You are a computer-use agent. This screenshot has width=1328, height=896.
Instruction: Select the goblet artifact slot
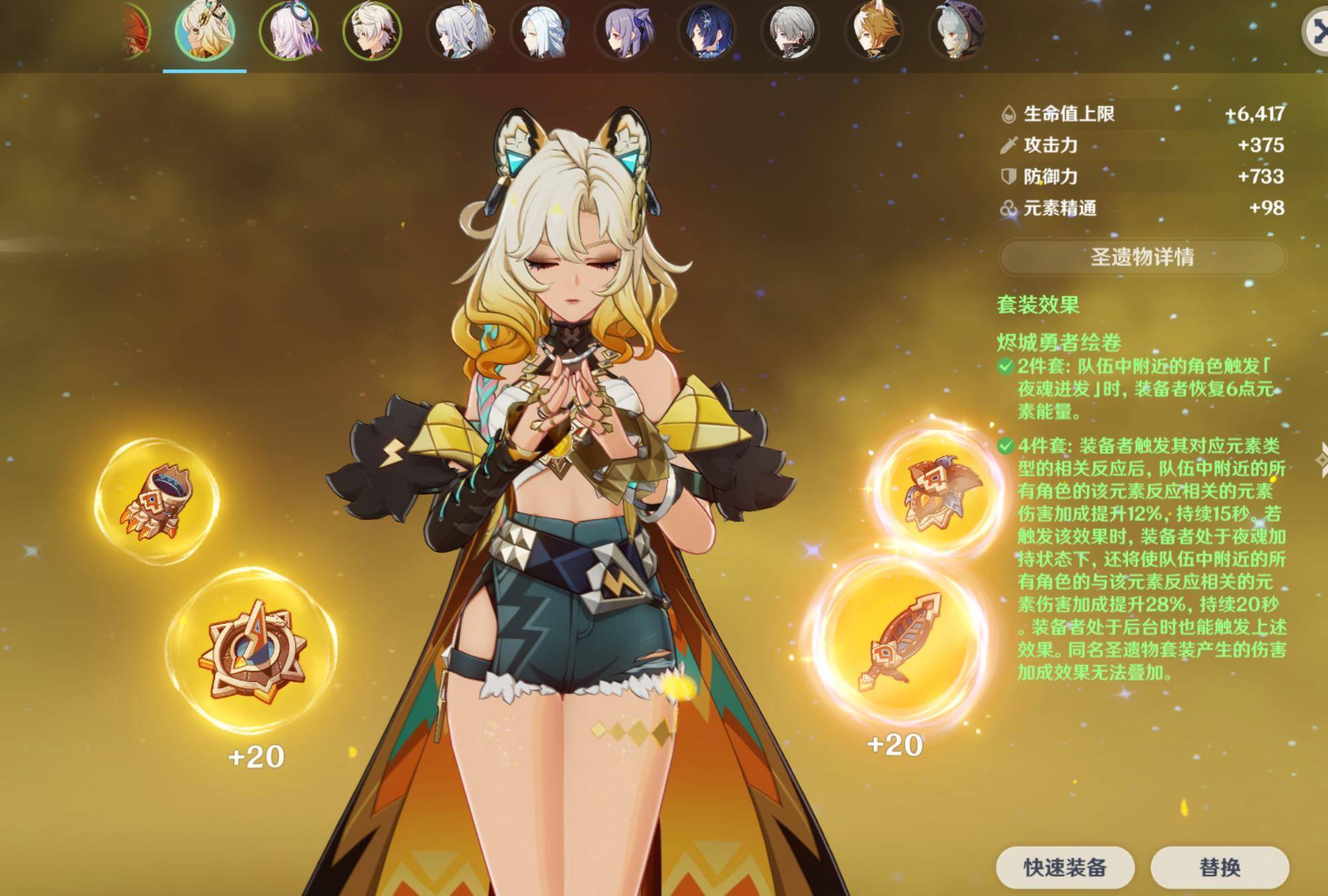[157, 502]
